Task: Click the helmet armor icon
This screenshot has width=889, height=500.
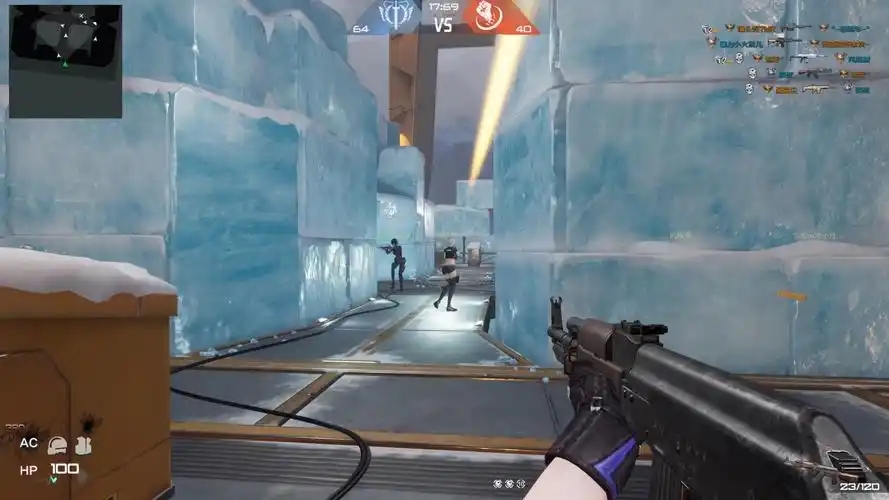Action: click(57, 445)
